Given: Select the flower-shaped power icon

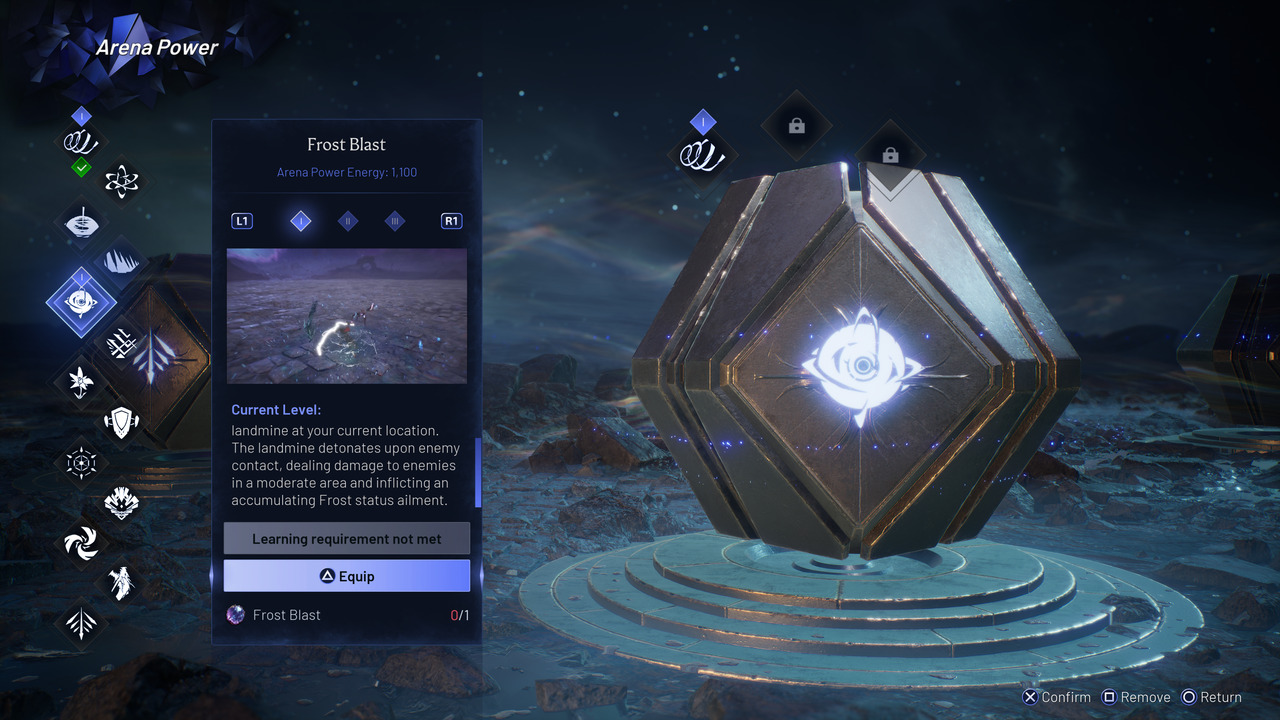Looking at the screenshot, I should point(81,381).
